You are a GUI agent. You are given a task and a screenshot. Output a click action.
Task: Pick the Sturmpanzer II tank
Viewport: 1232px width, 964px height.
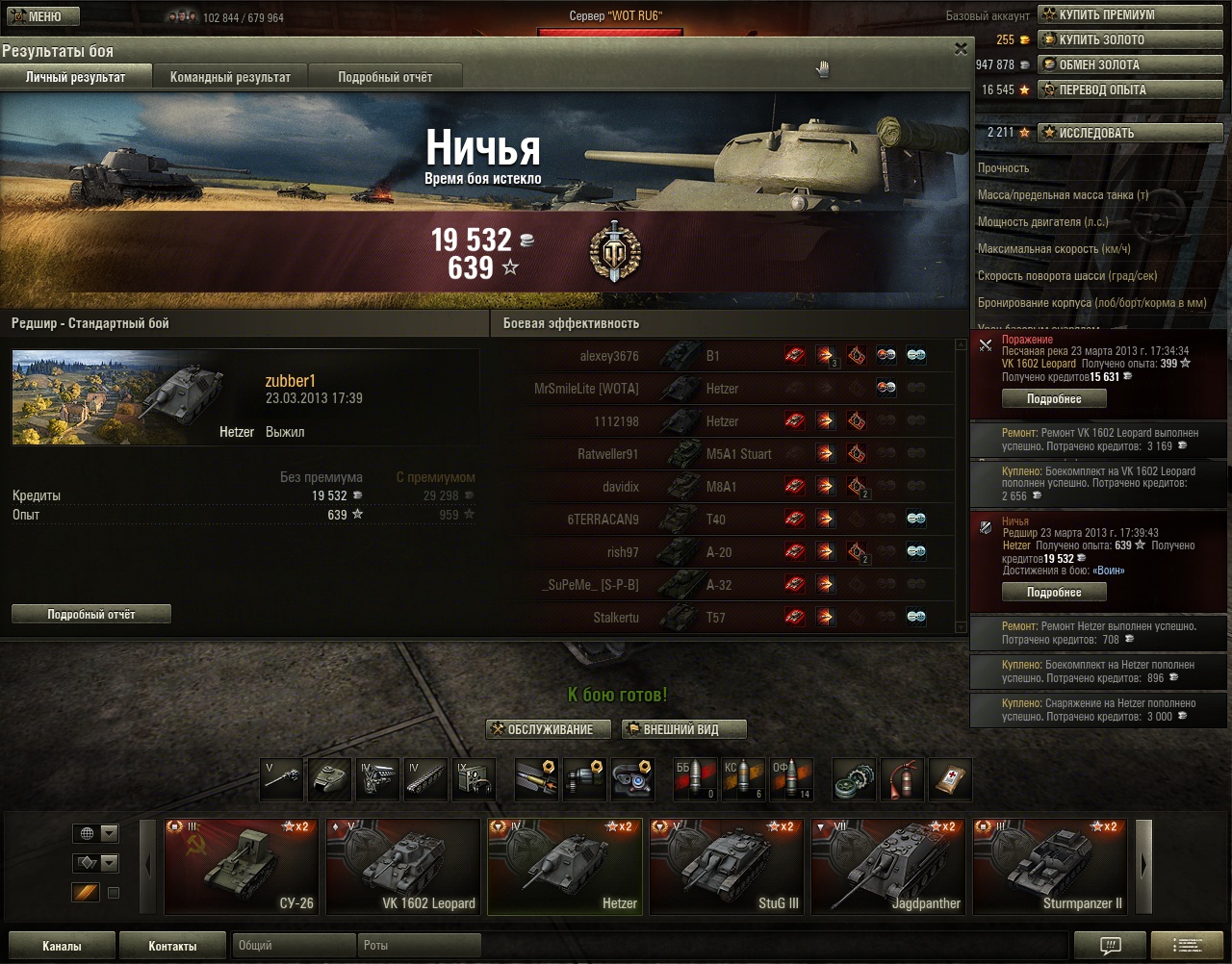click(x=1049, y=866)
